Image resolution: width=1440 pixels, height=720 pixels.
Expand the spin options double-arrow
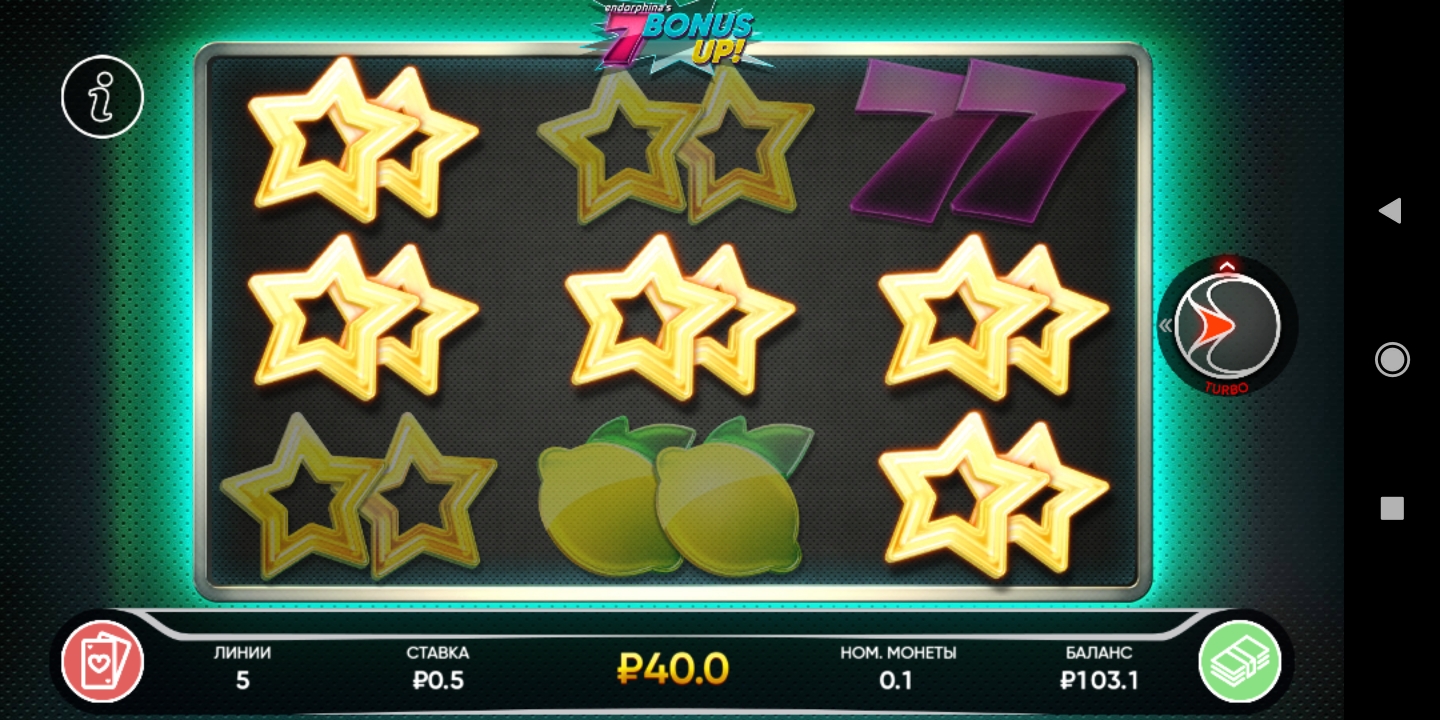(x=1166, y=325)
